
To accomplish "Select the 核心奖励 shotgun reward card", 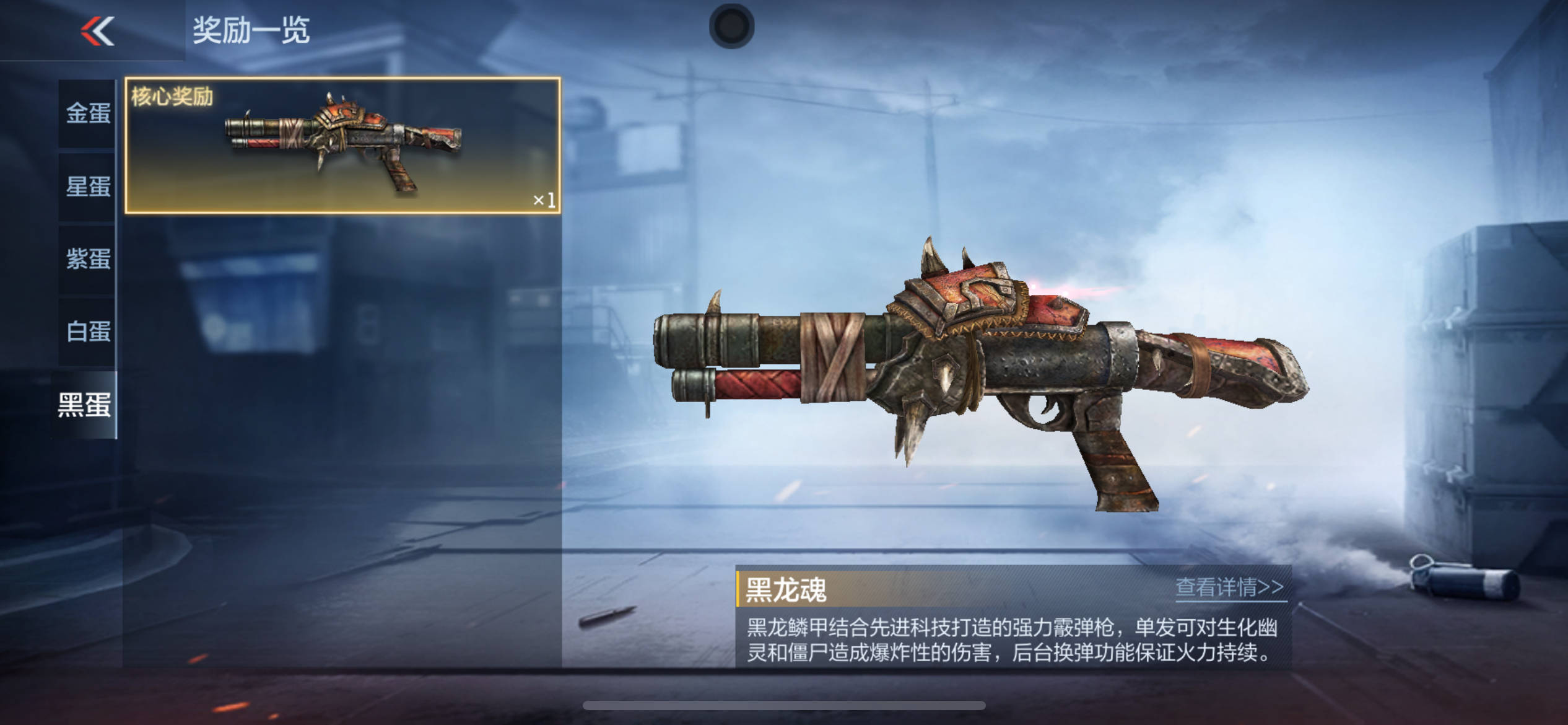I will click(x=342, y=146).
